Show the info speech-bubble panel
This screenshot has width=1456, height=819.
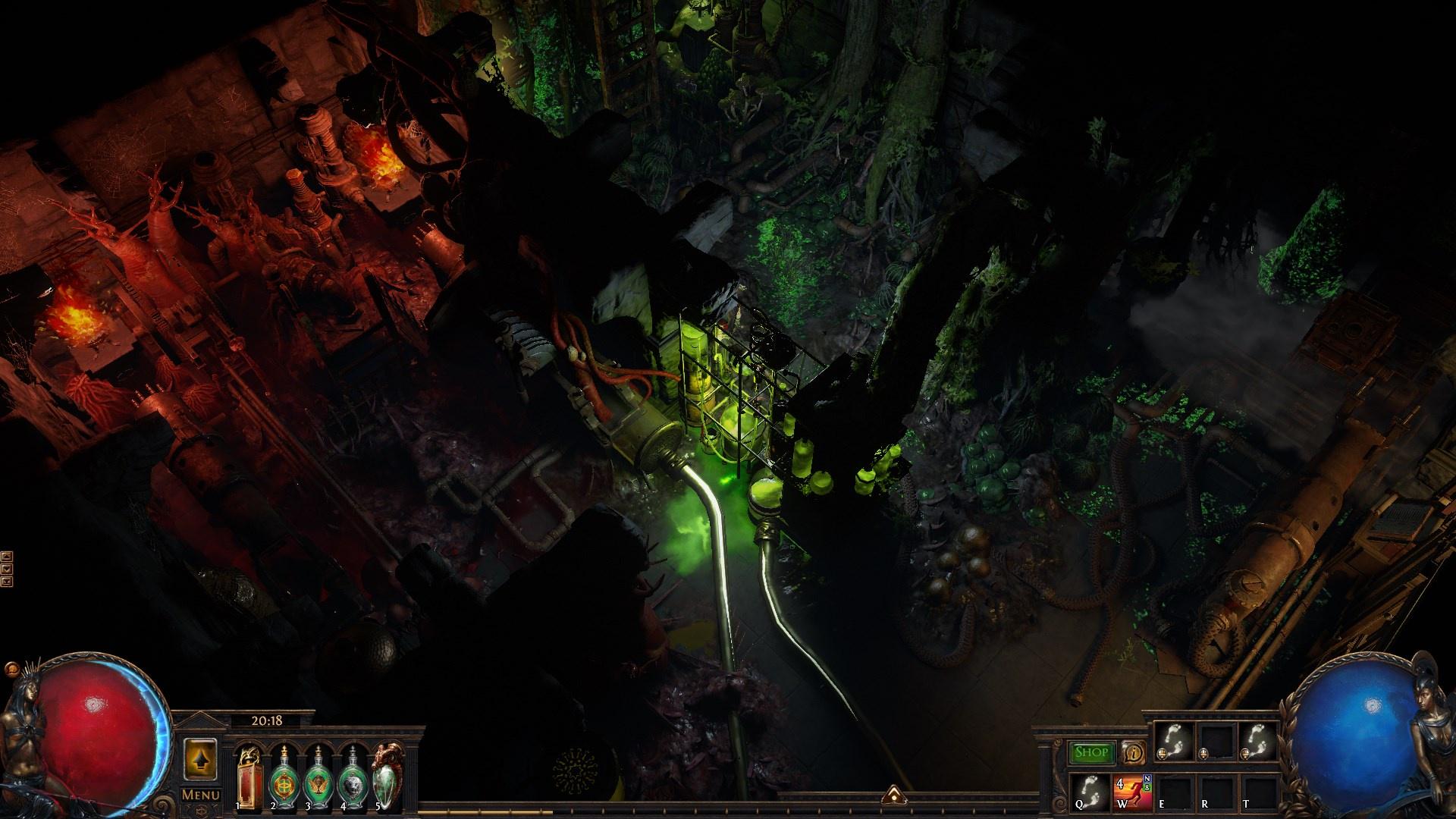coord(1133,752)
